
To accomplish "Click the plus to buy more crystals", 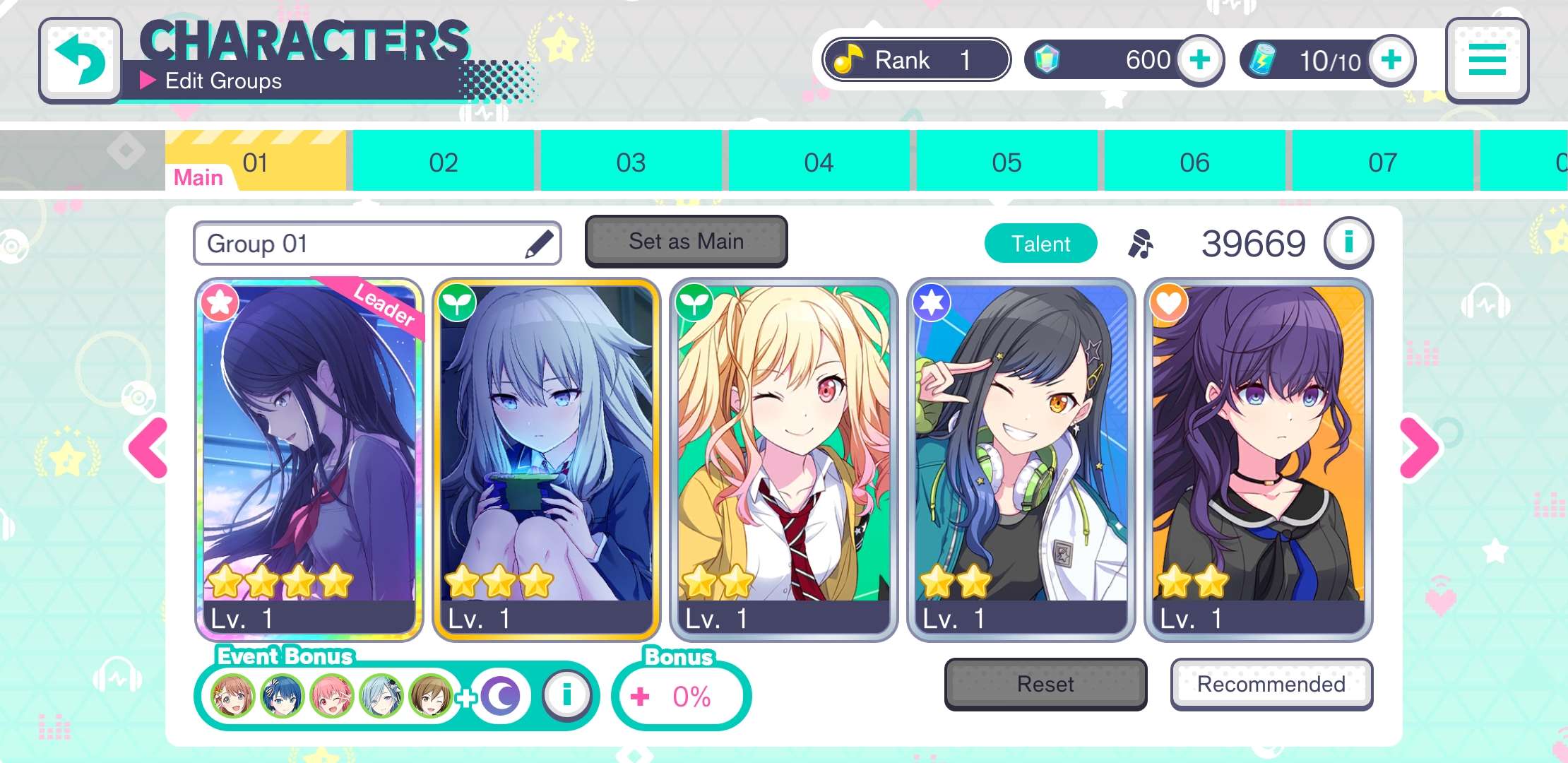I will click(x=1199, y=60).
